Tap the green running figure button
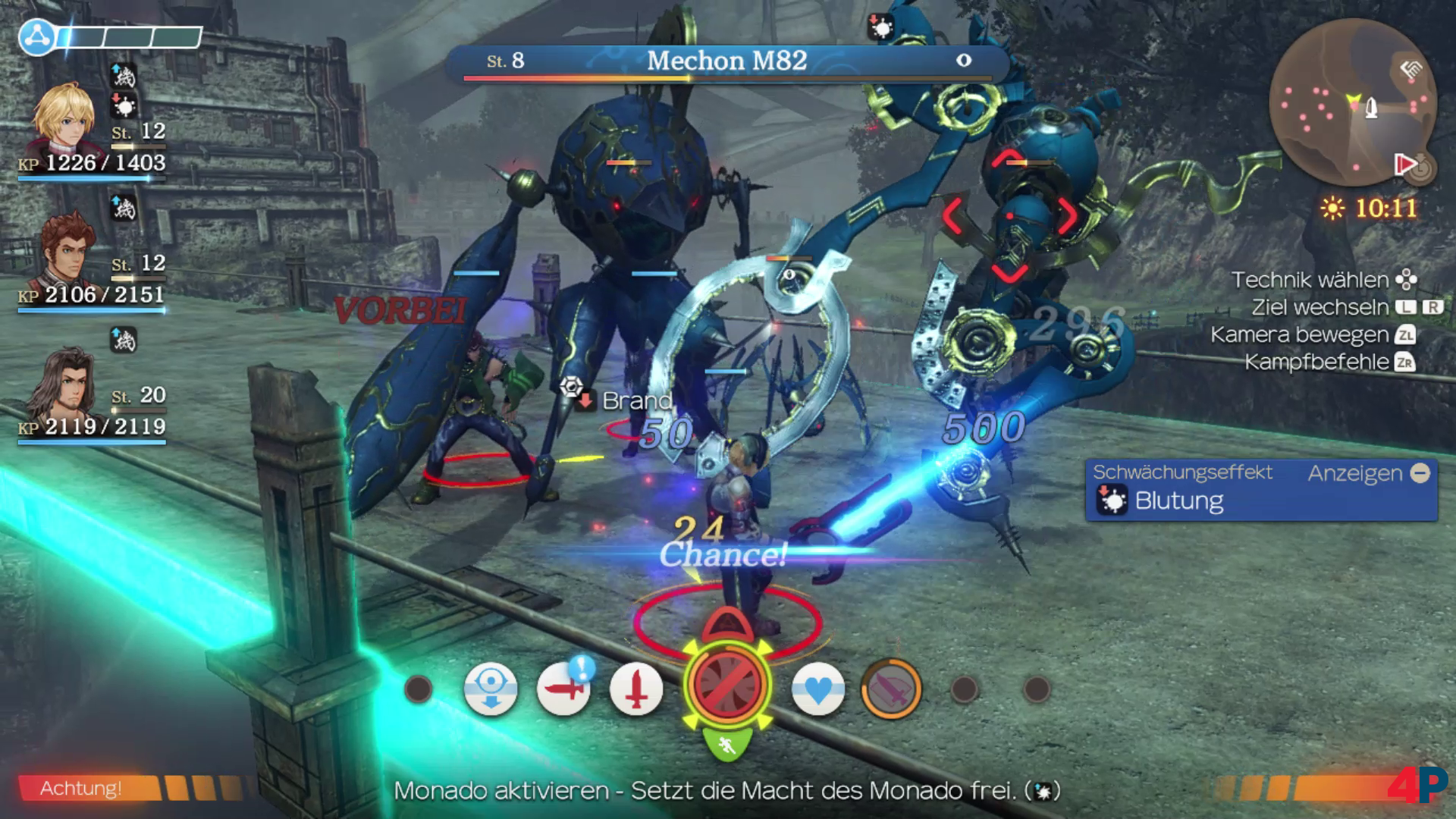 (x=726, y=745)
